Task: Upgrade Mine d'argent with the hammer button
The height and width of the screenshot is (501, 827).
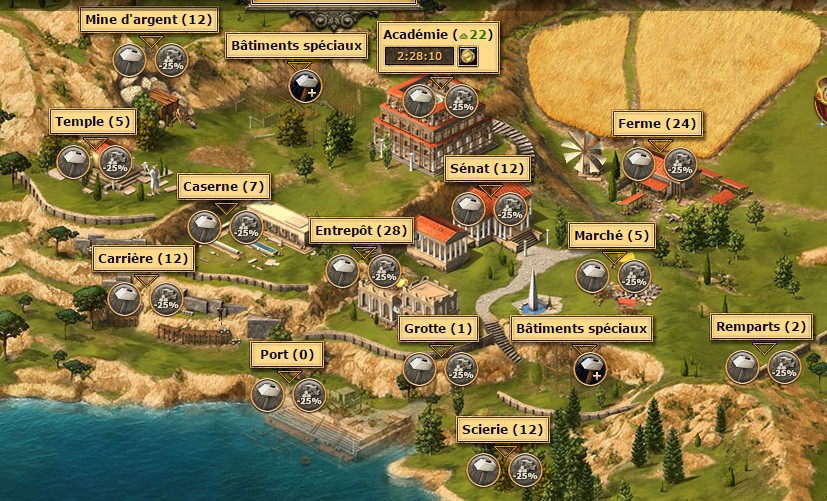Action: [129, 61]
